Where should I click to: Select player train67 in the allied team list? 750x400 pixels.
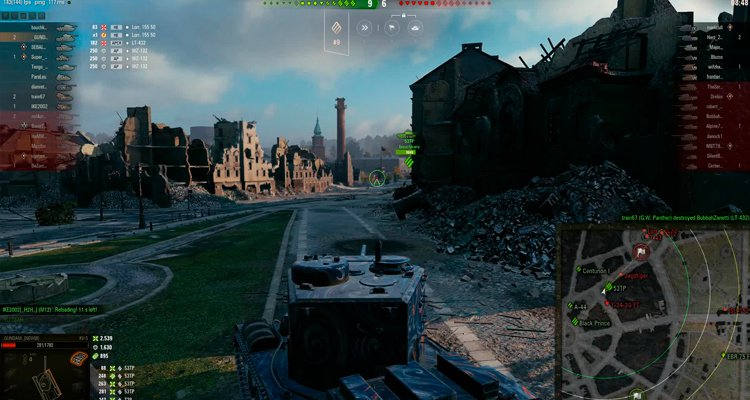(38, 95)
